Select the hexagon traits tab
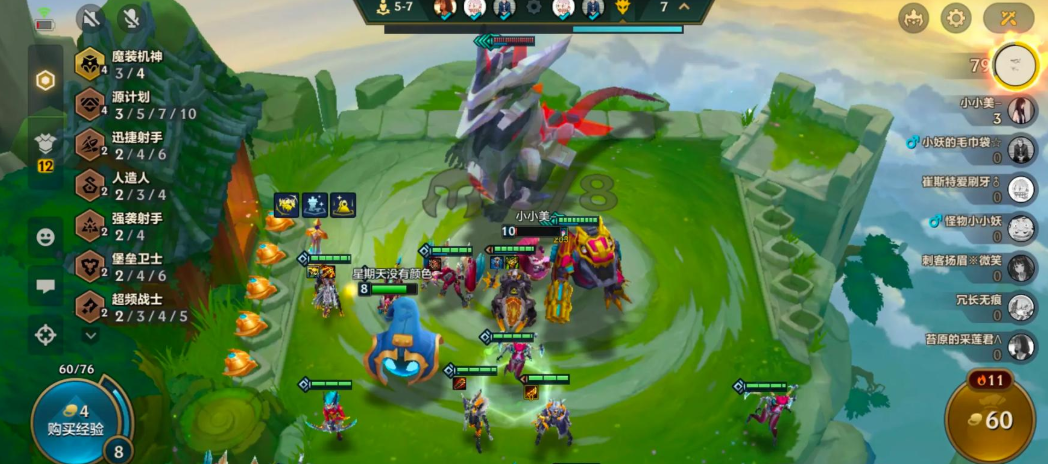The width and height of the screenshot is (1048, 464). tap(45, 81)
